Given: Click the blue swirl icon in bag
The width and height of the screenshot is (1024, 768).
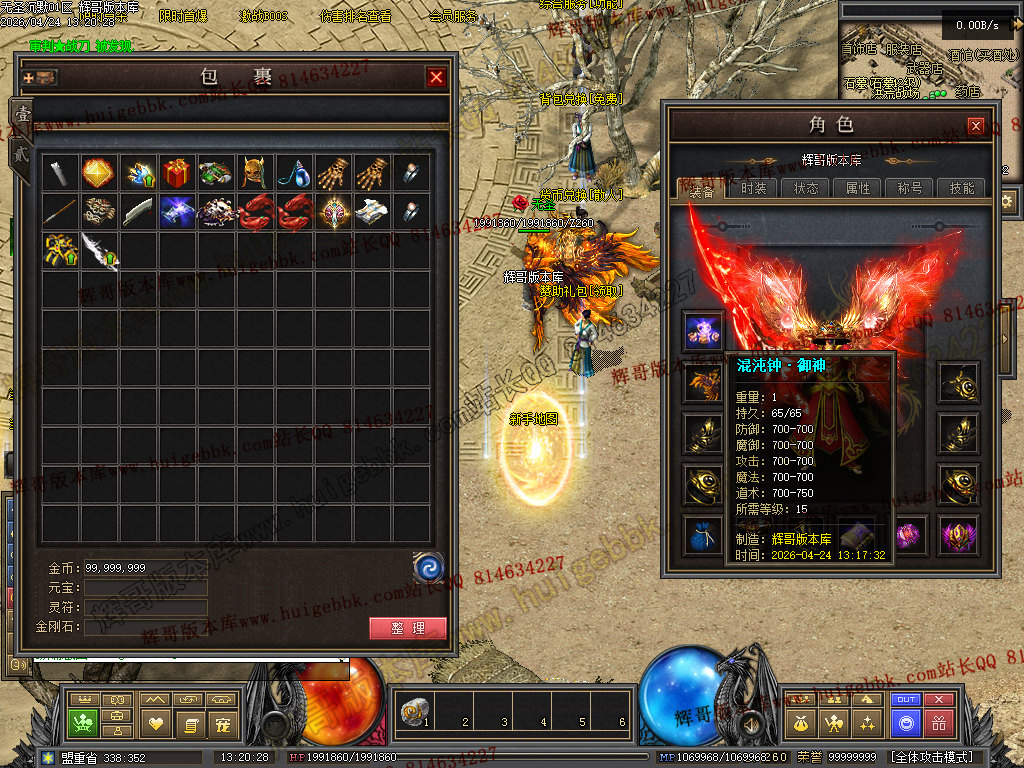Looking at the screenshot, I should click(x=428, y=568).
